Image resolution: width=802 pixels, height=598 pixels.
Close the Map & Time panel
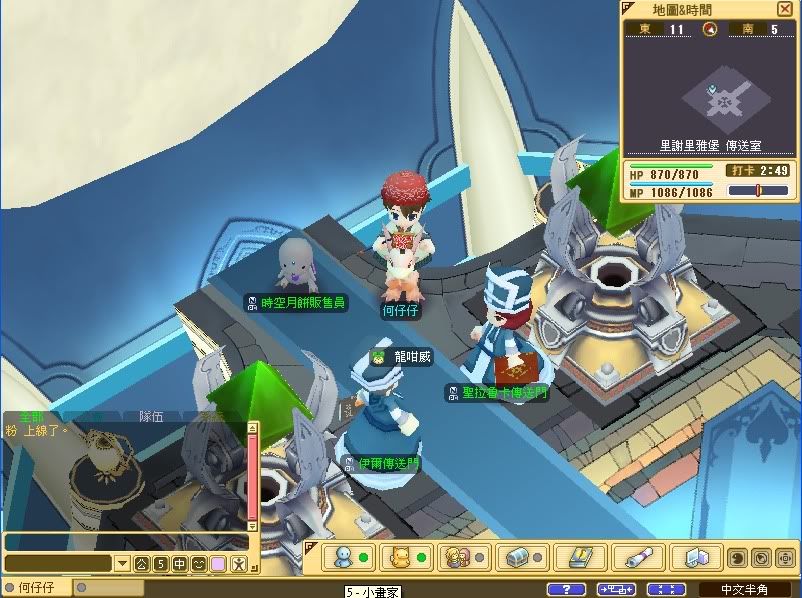(x=784, y=9)
